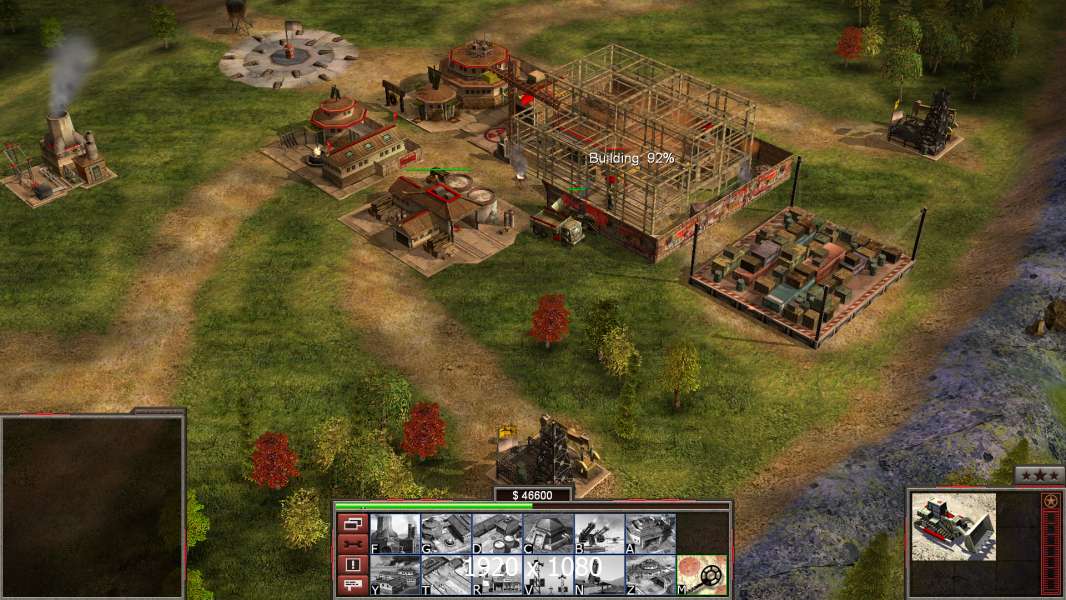This screenshot has height=600, width=1066.
Task: Select the bunker build icon marked C
Action: [x=548, y=533]
